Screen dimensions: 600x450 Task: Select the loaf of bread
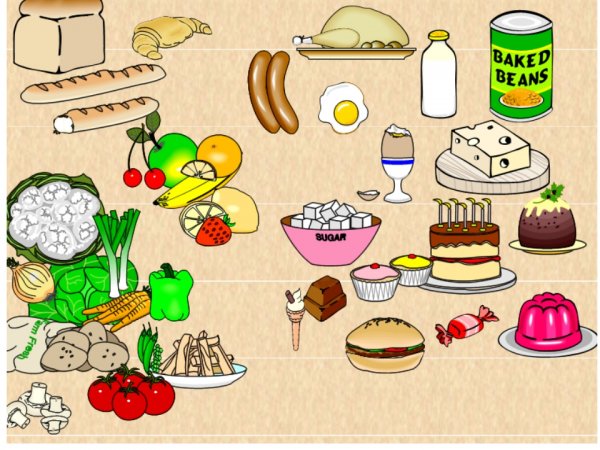pyautogui.click(x=58, y=34)
